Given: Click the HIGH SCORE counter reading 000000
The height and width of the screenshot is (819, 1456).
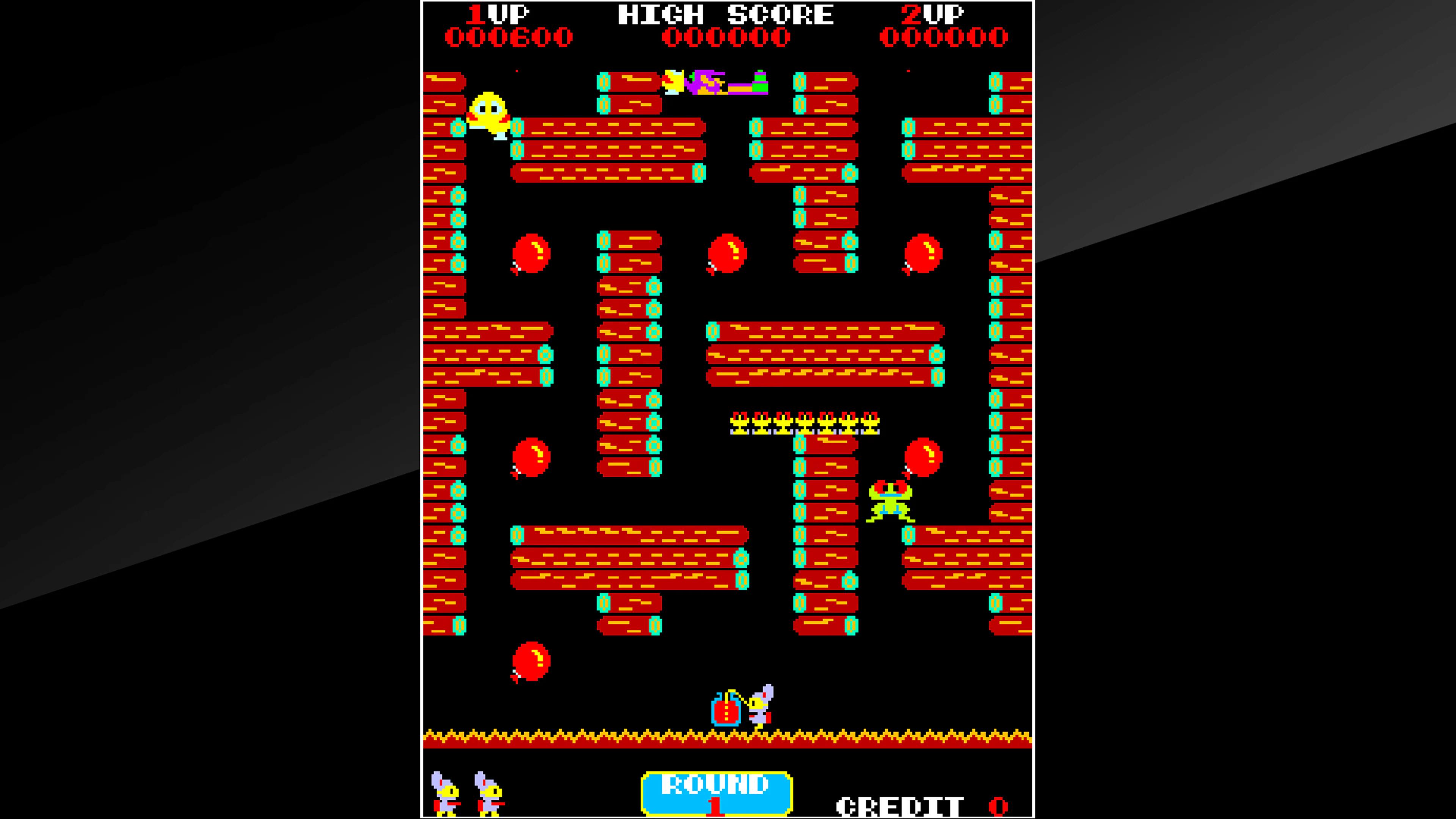Looking at the screenshot, I should click(x=725, y=37).
